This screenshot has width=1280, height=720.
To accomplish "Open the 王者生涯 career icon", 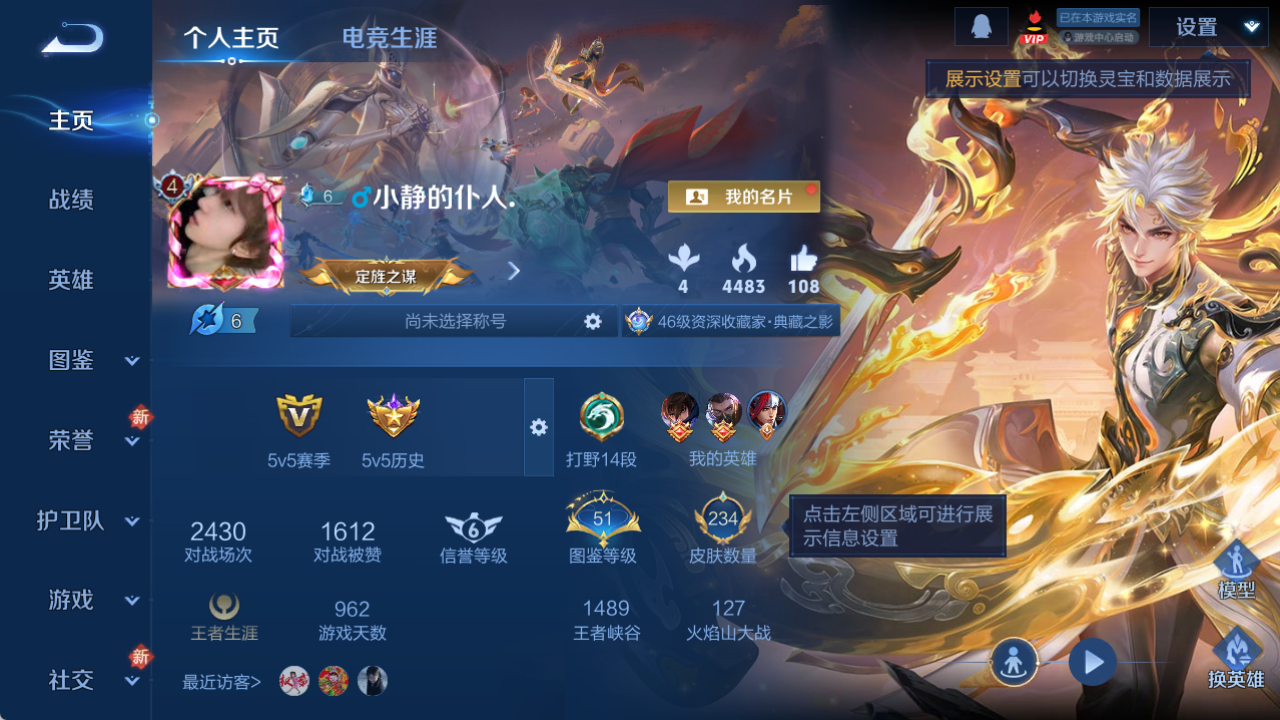I will point(222,608).
